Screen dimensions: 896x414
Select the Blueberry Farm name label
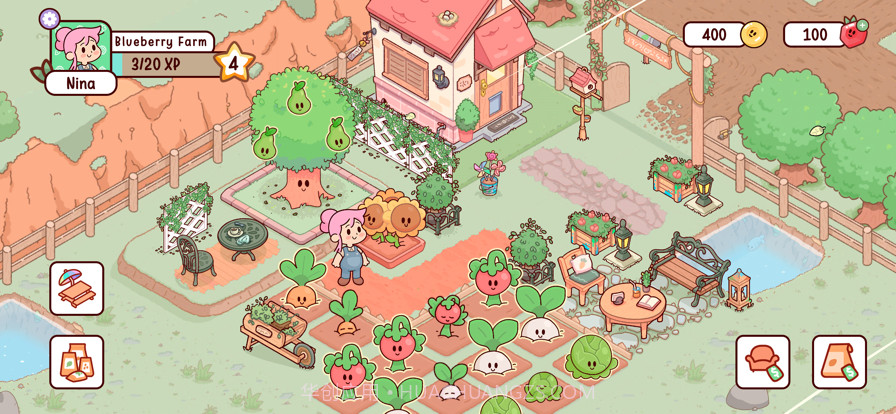click(x=161, y=42)
